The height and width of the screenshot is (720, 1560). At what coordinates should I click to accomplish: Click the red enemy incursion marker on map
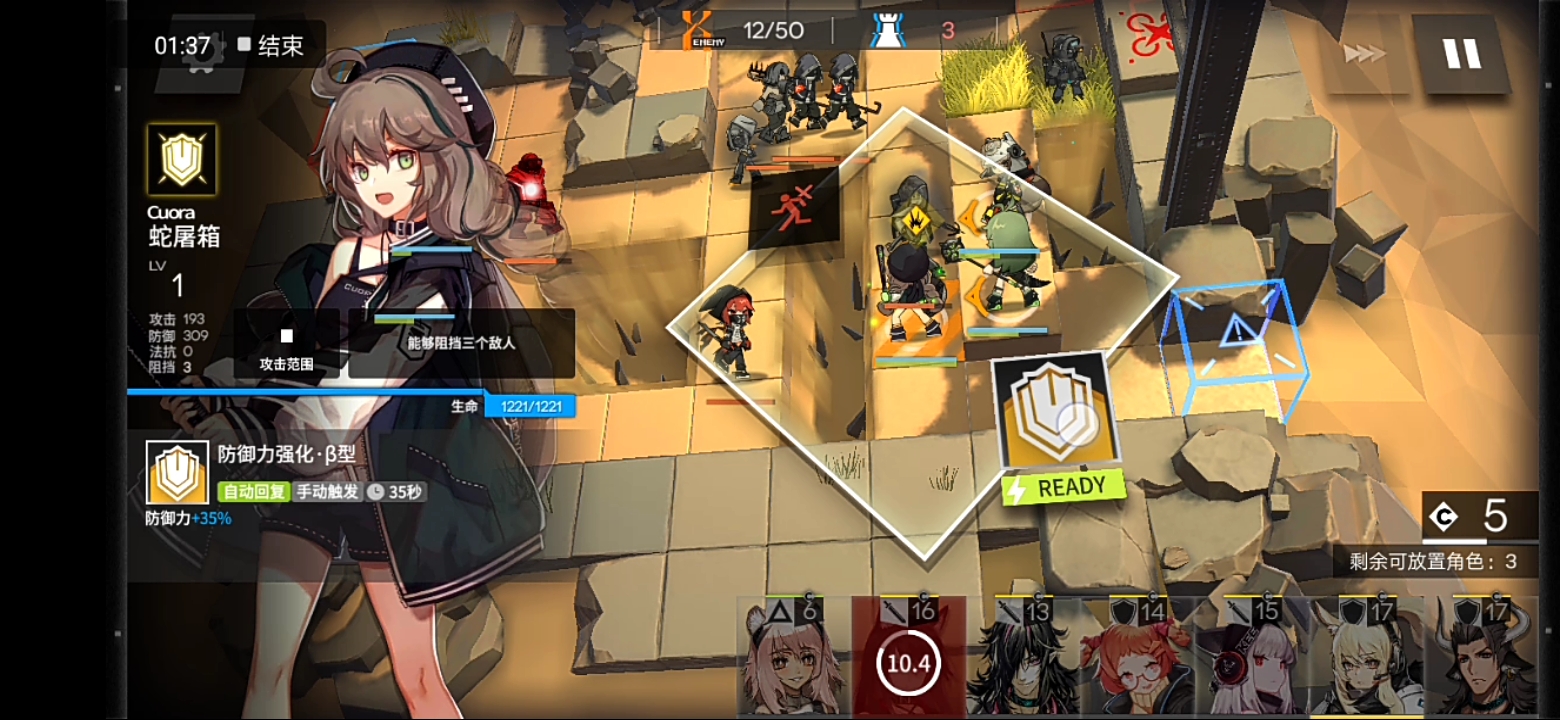click(788, 210)
